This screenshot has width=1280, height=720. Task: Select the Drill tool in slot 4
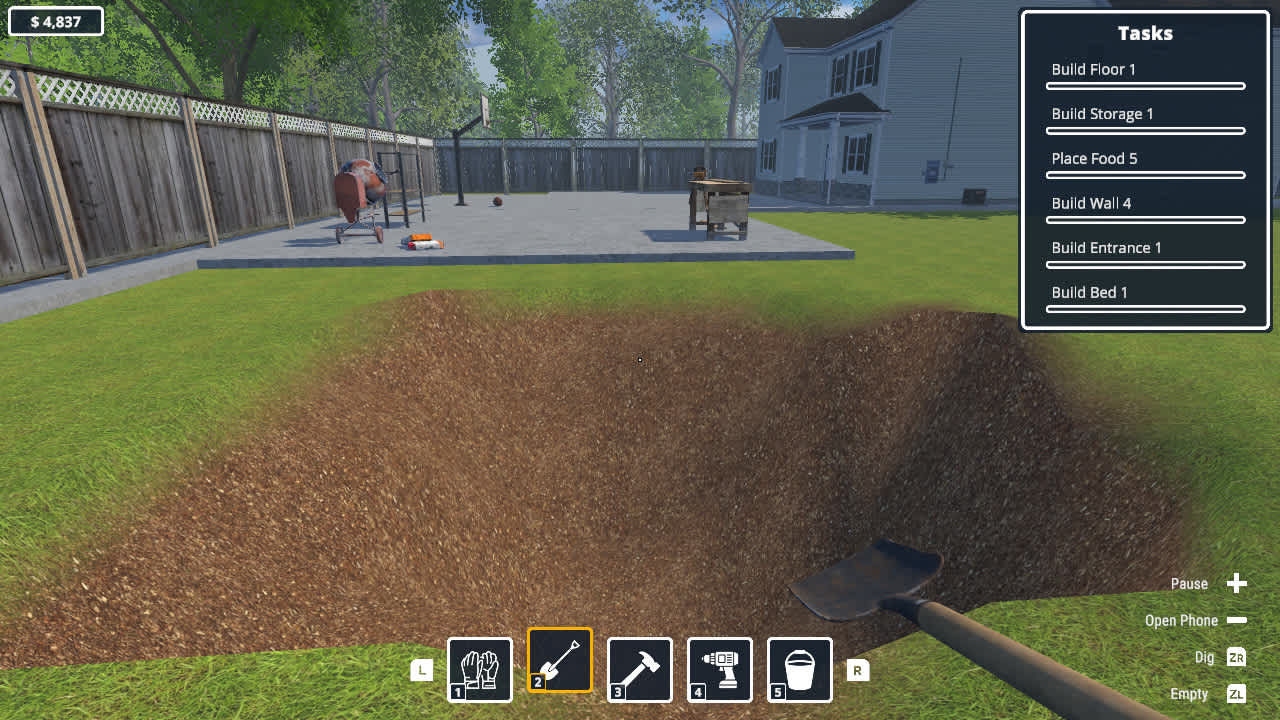[x=719, y=669]
